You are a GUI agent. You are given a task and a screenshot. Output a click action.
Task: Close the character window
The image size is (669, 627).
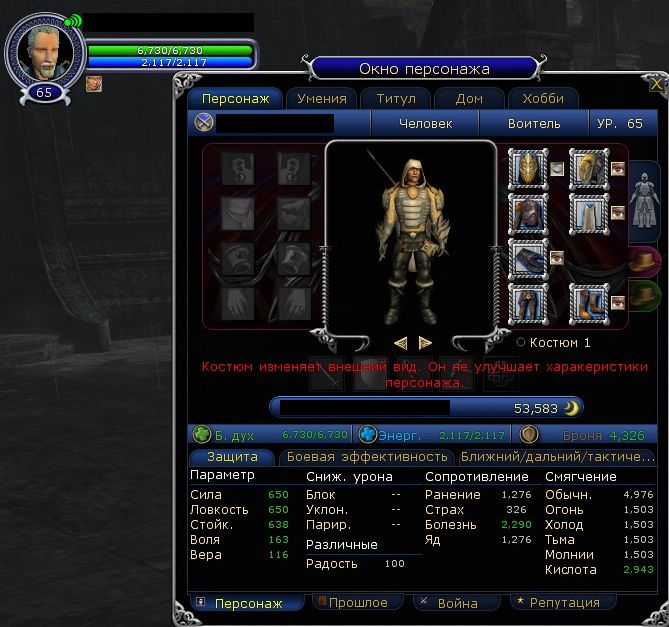point(656,84)
